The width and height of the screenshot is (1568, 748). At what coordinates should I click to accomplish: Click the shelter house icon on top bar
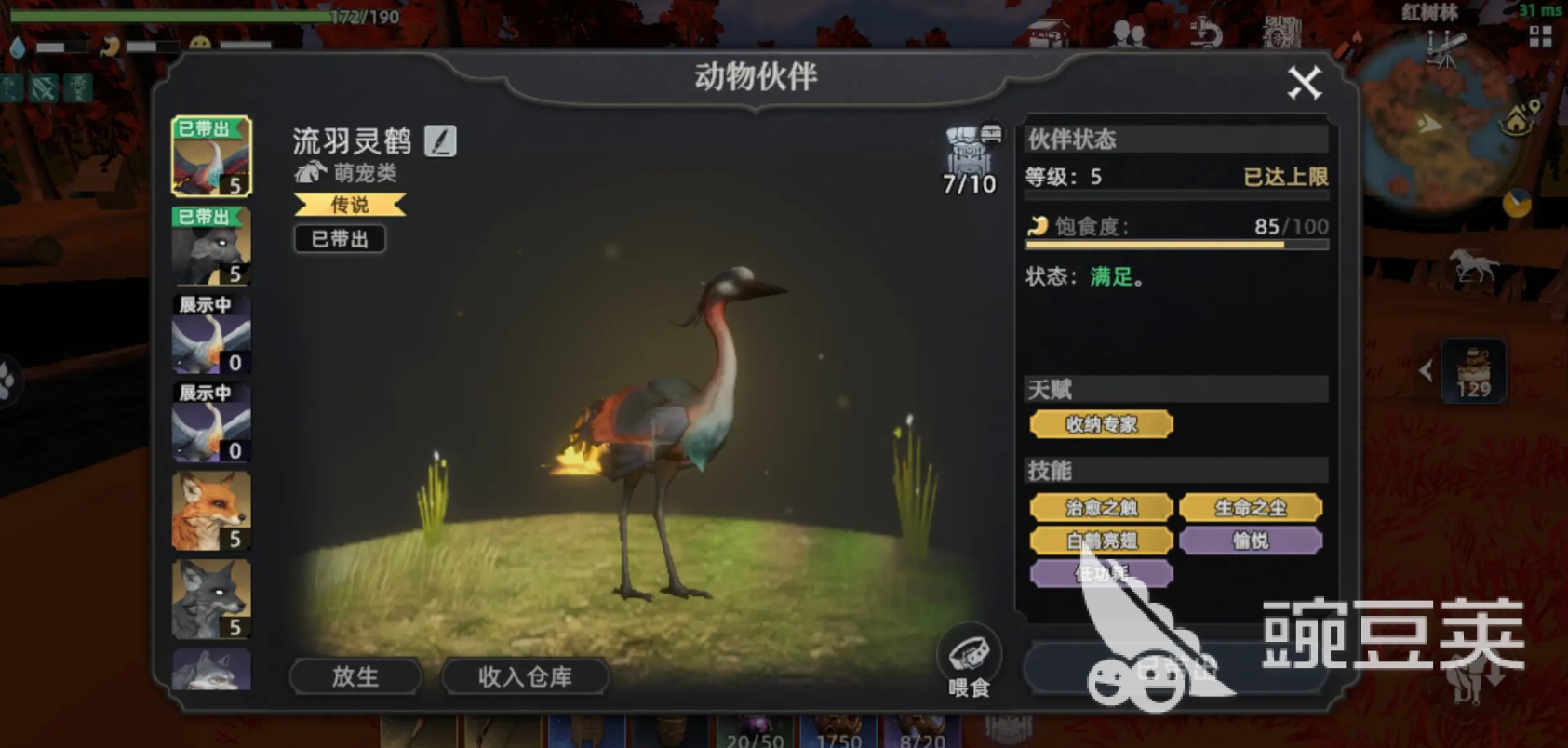[1047, 32]
